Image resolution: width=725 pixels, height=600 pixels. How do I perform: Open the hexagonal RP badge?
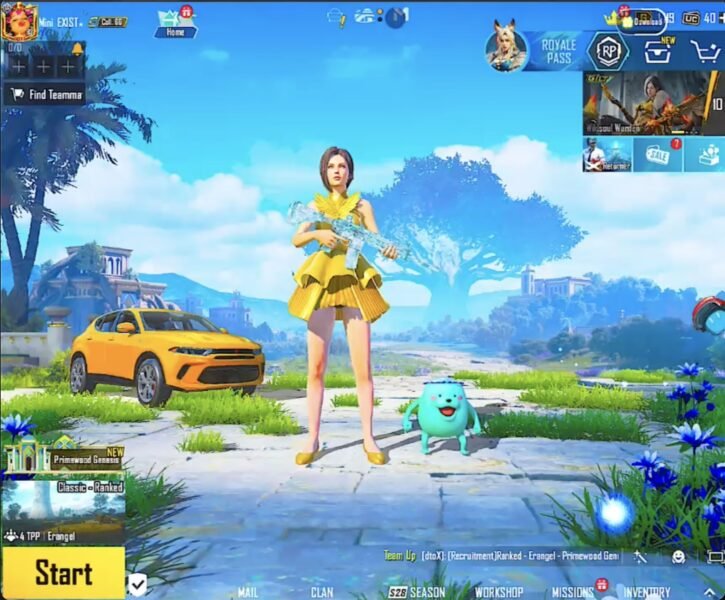(x=608, y=51)
